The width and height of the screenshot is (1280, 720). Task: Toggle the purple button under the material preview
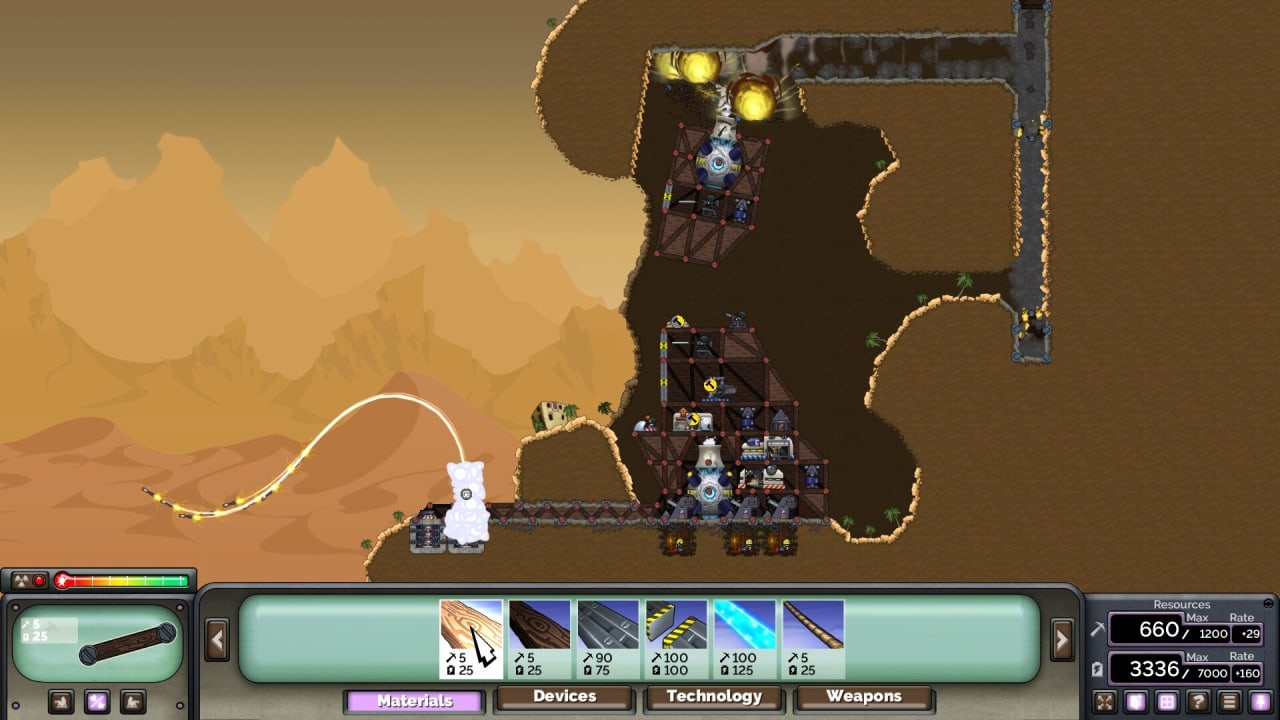click(97, 701)
